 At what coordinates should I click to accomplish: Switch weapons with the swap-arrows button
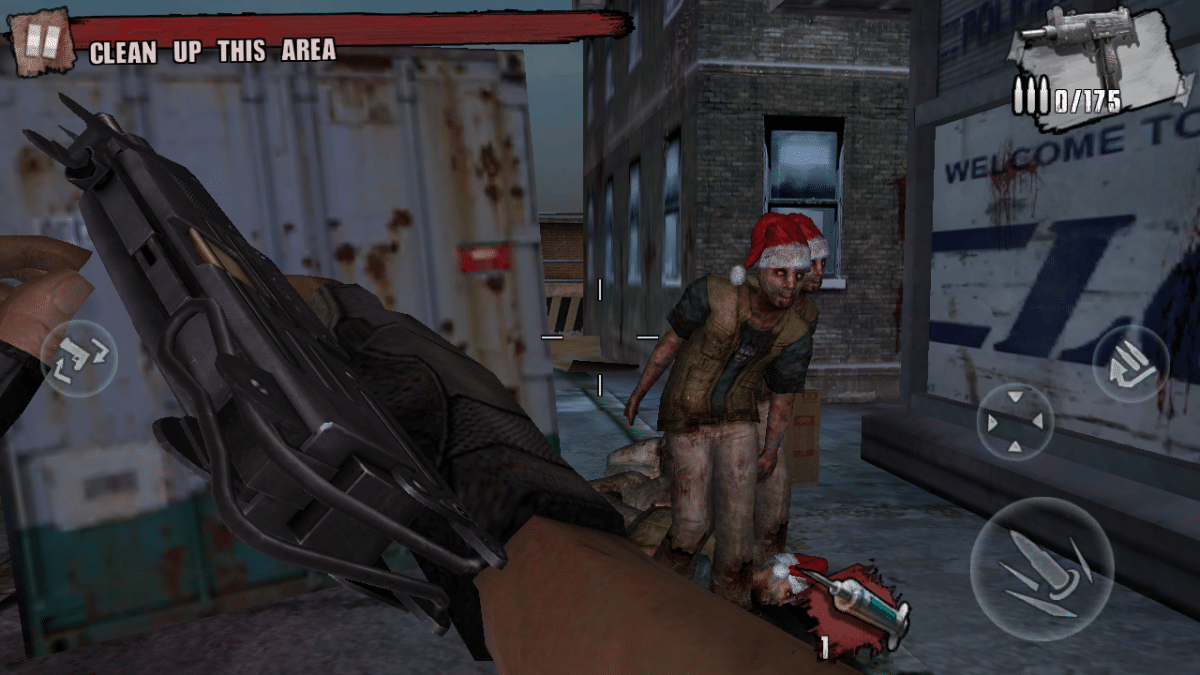pyautogui.click(x=78, y=358)
